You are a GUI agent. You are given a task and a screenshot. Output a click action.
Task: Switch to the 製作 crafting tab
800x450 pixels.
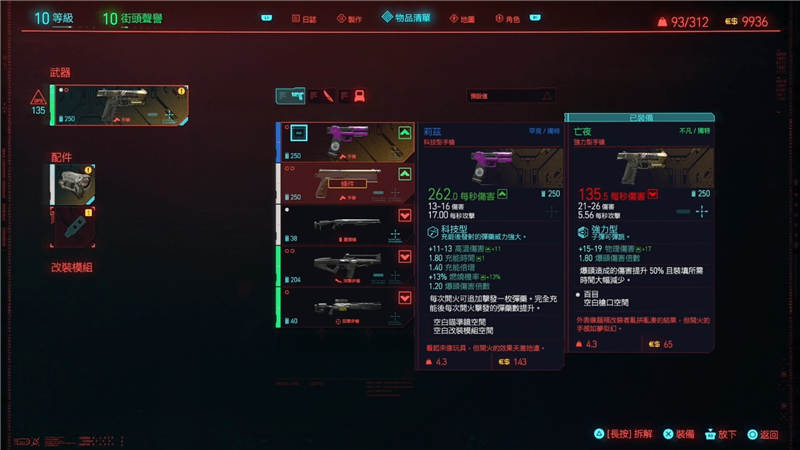pyautogui.click(x=349, y=19)
